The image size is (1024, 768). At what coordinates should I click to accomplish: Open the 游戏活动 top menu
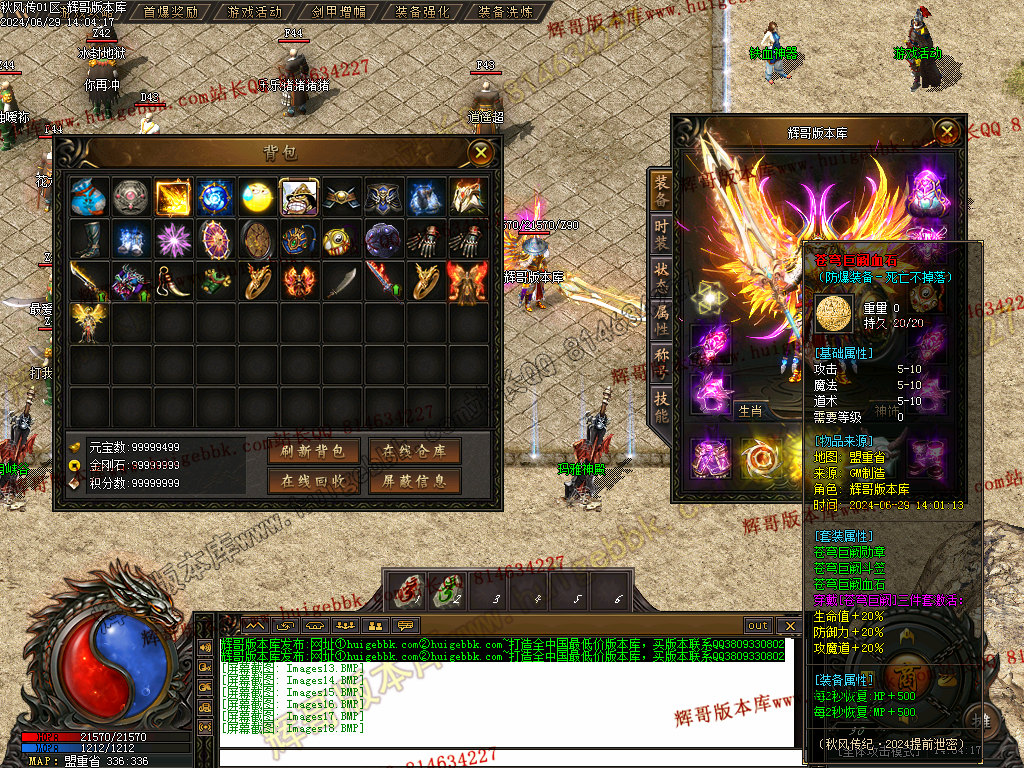[x=255, y=12]
